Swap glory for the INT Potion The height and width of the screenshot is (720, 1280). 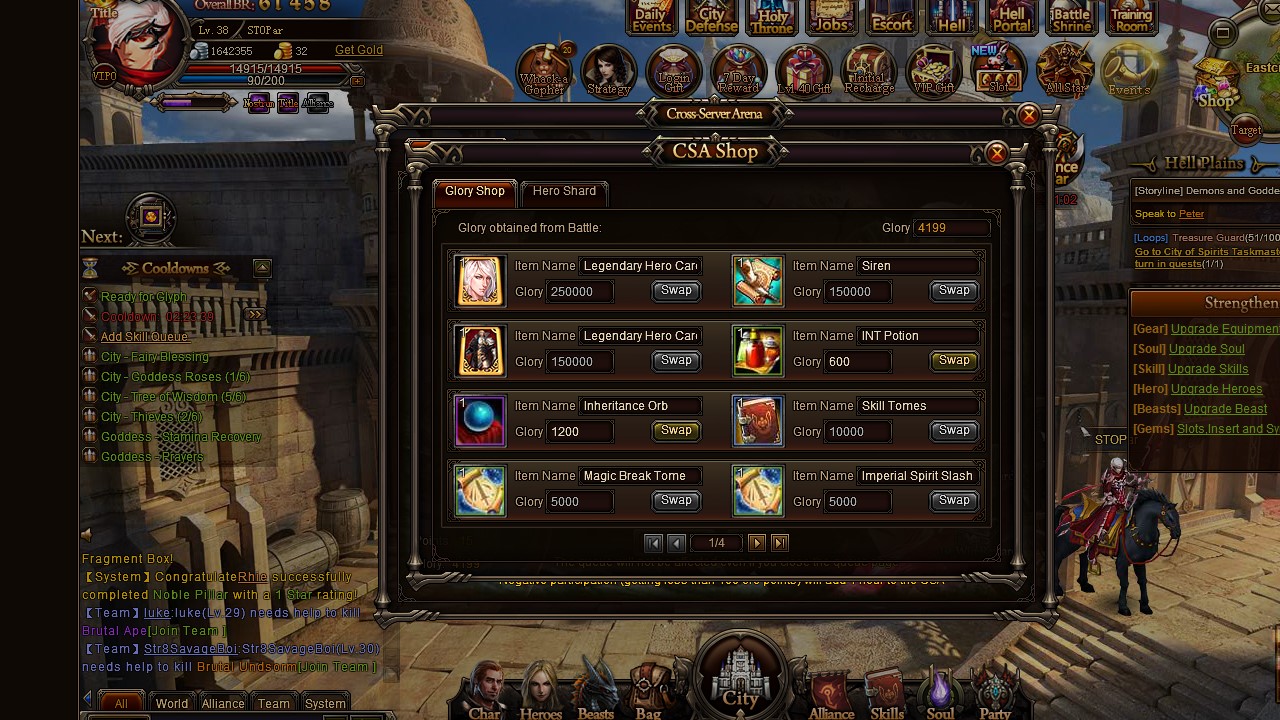[953, 361]
